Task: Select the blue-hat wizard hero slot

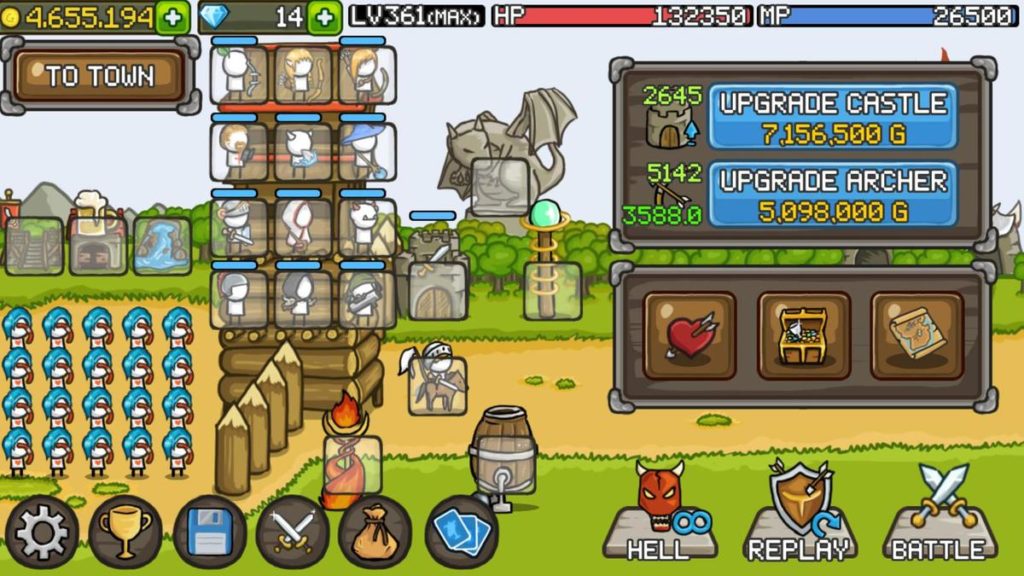Action: 366,151
